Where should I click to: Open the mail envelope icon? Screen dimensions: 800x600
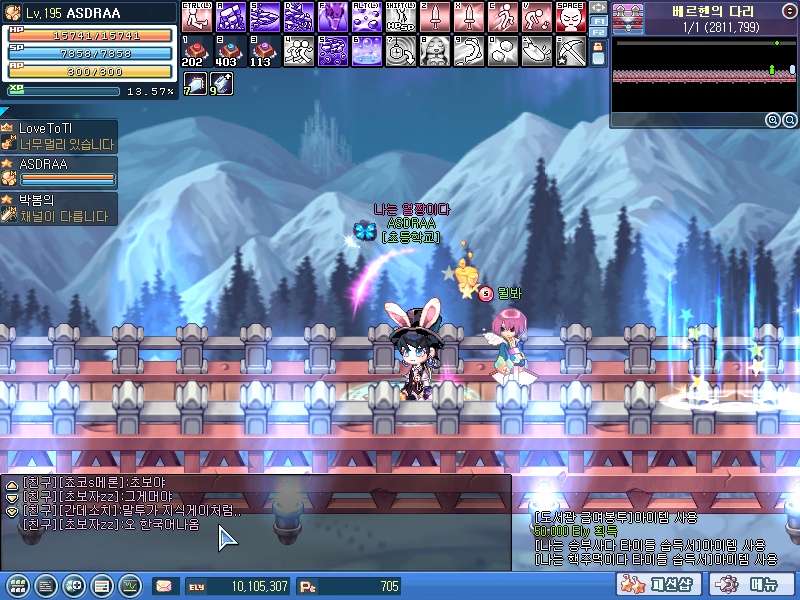click(163, 586)
